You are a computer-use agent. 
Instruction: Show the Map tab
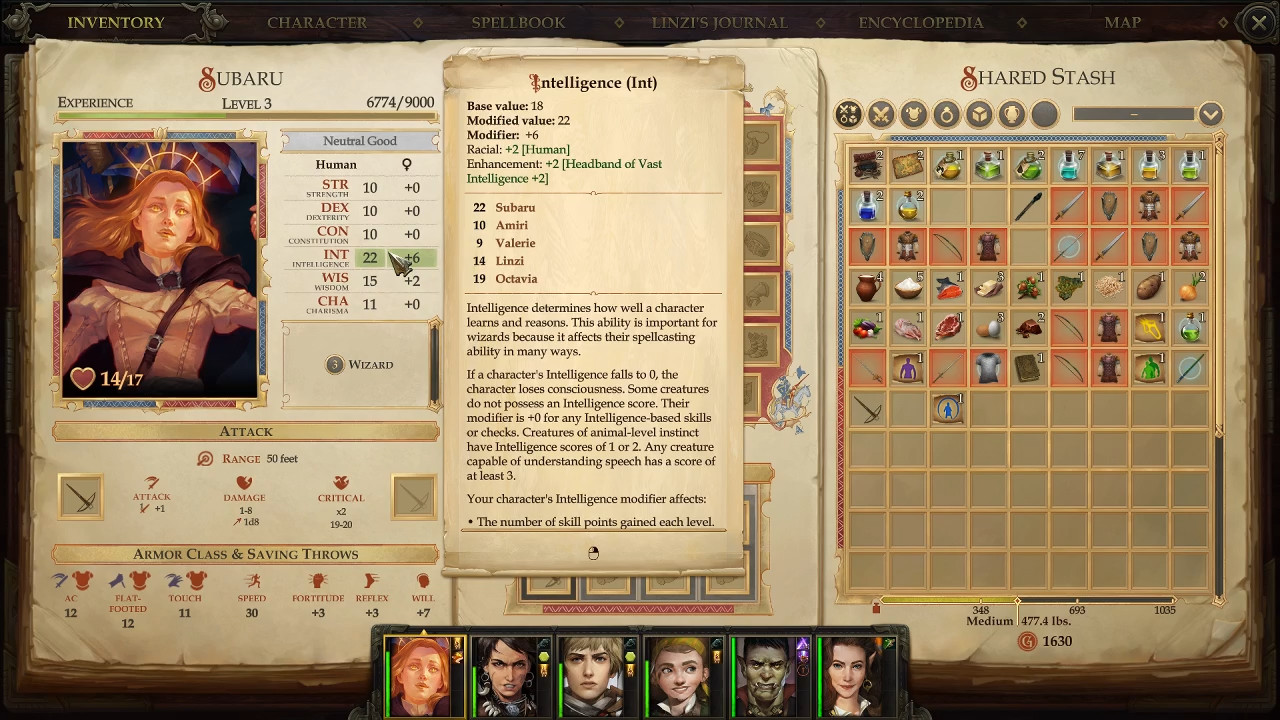(x=1122, y=22)
